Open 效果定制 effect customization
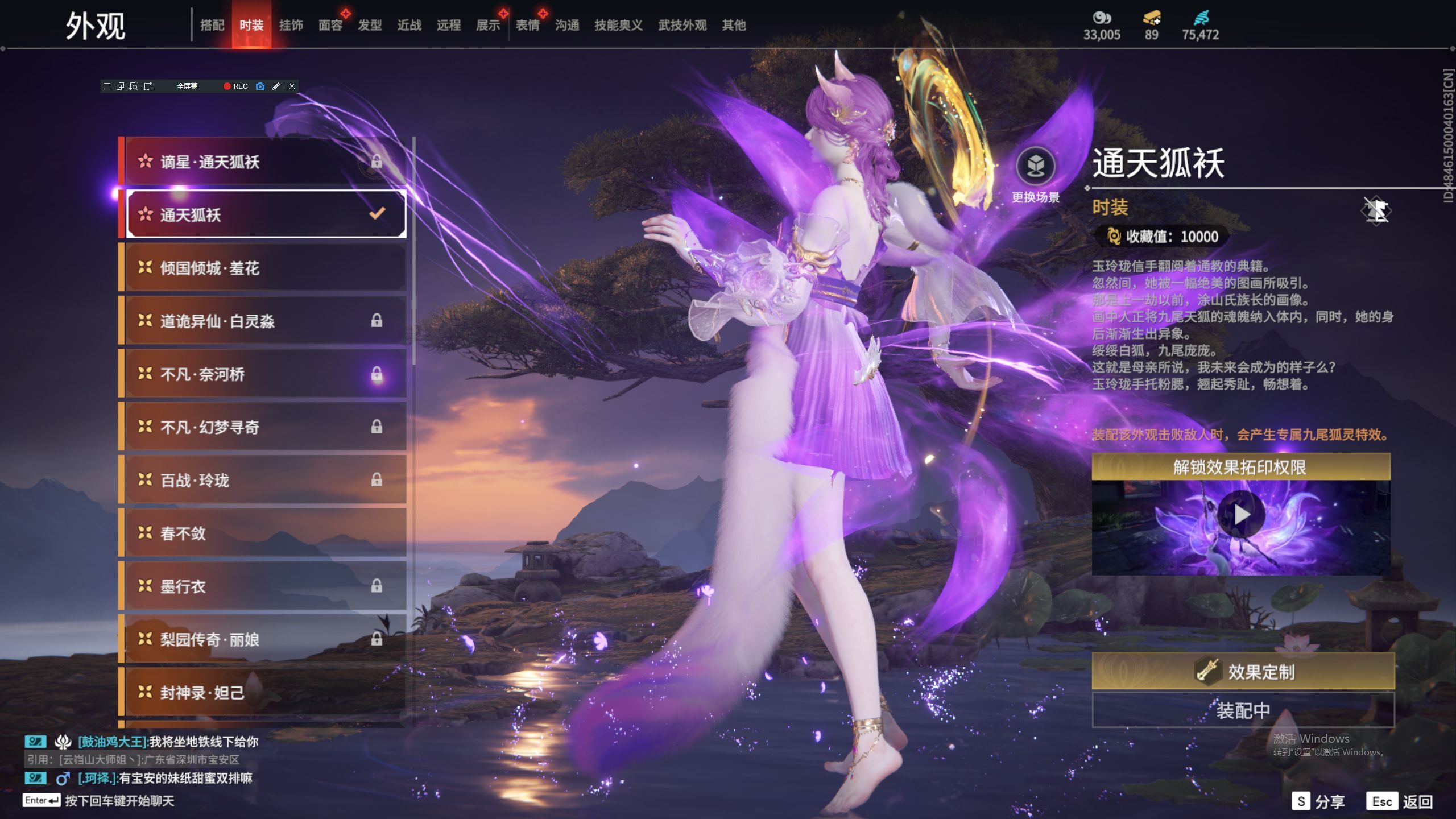The image size is (1456, 819). point(1243,671)
